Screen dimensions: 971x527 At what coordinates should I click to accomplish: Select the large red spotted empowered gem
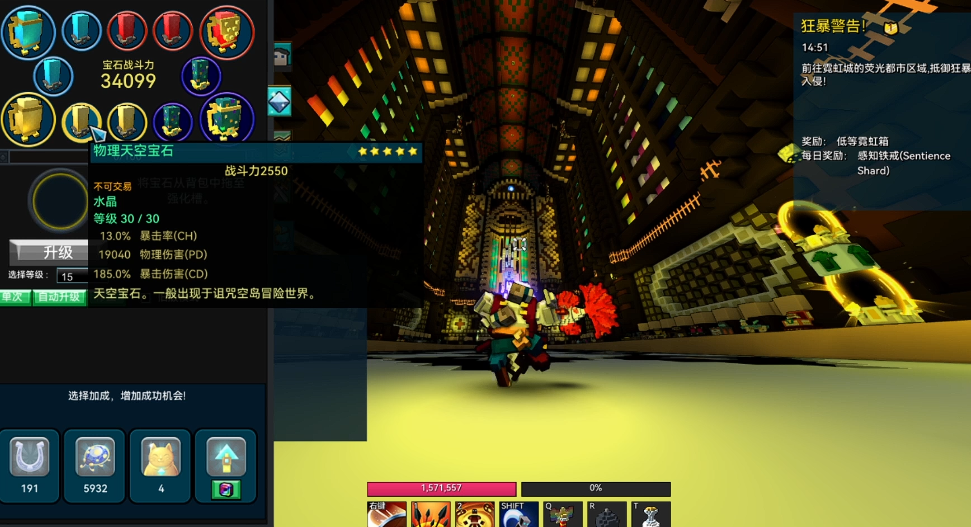tap(227, 31)
